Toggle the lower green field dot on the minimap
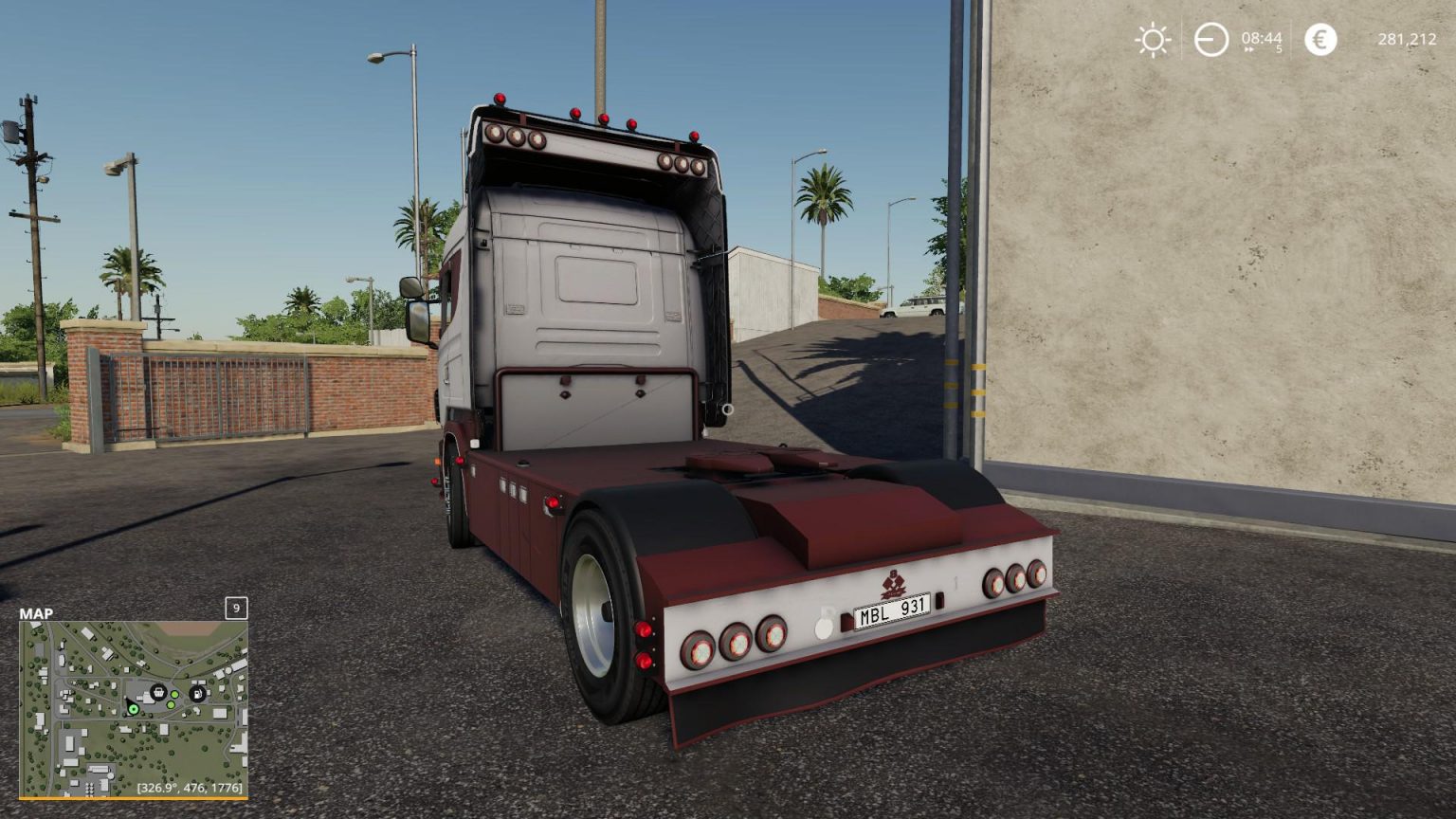The height and width of the screenshot is (819, 1456). coord(170,704)
